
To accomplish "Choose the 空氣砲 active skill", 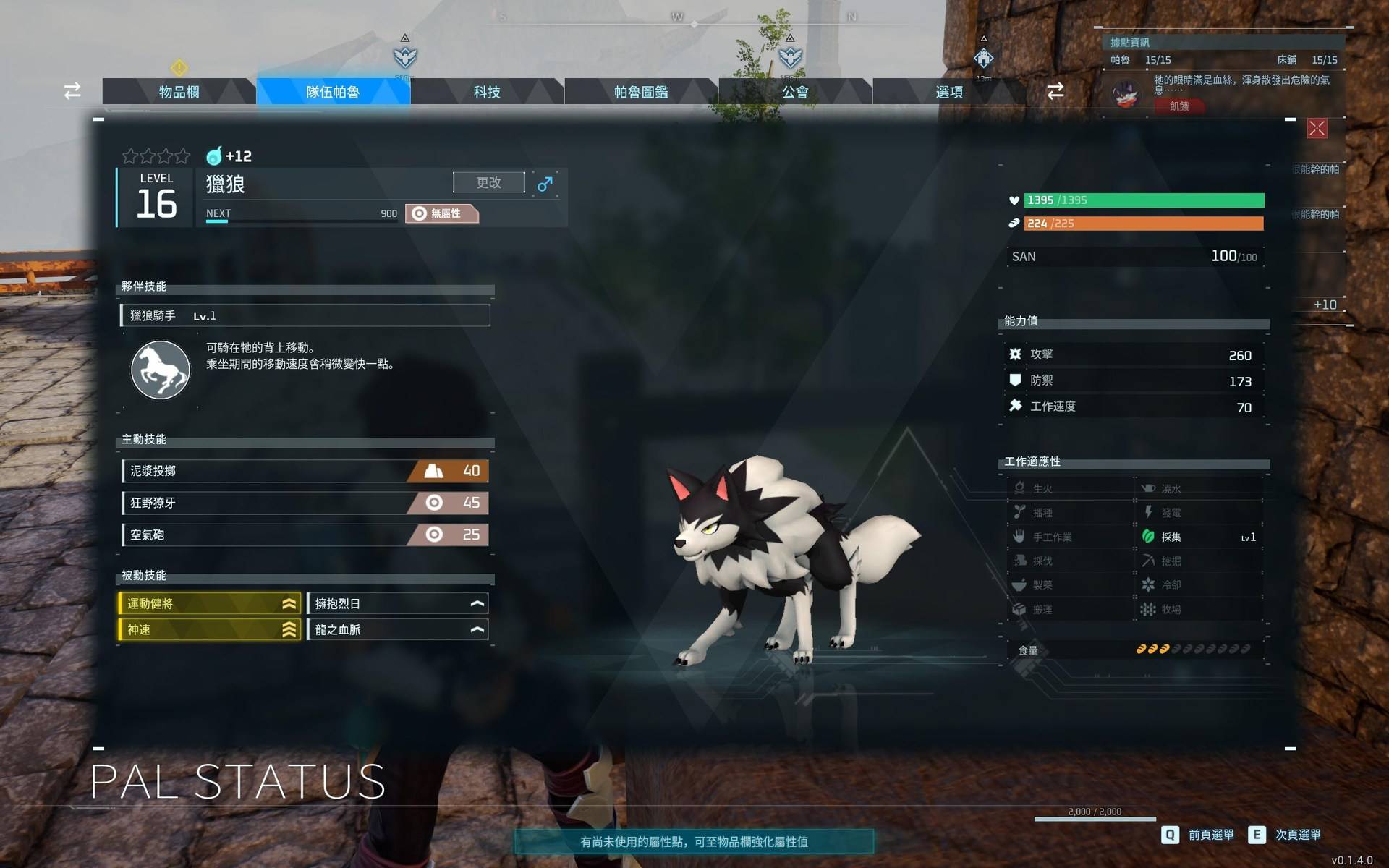I will (305, 535).
